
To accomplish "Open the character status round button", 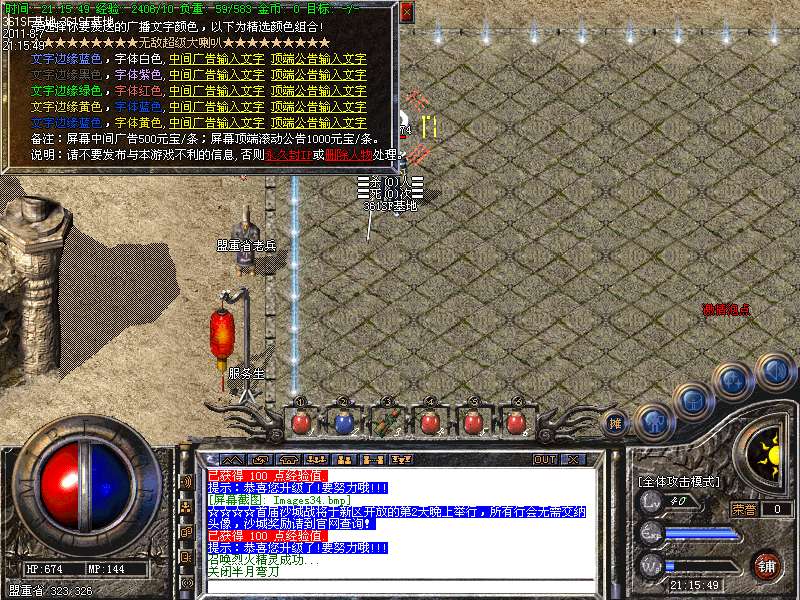I will (x=653, y=421).
